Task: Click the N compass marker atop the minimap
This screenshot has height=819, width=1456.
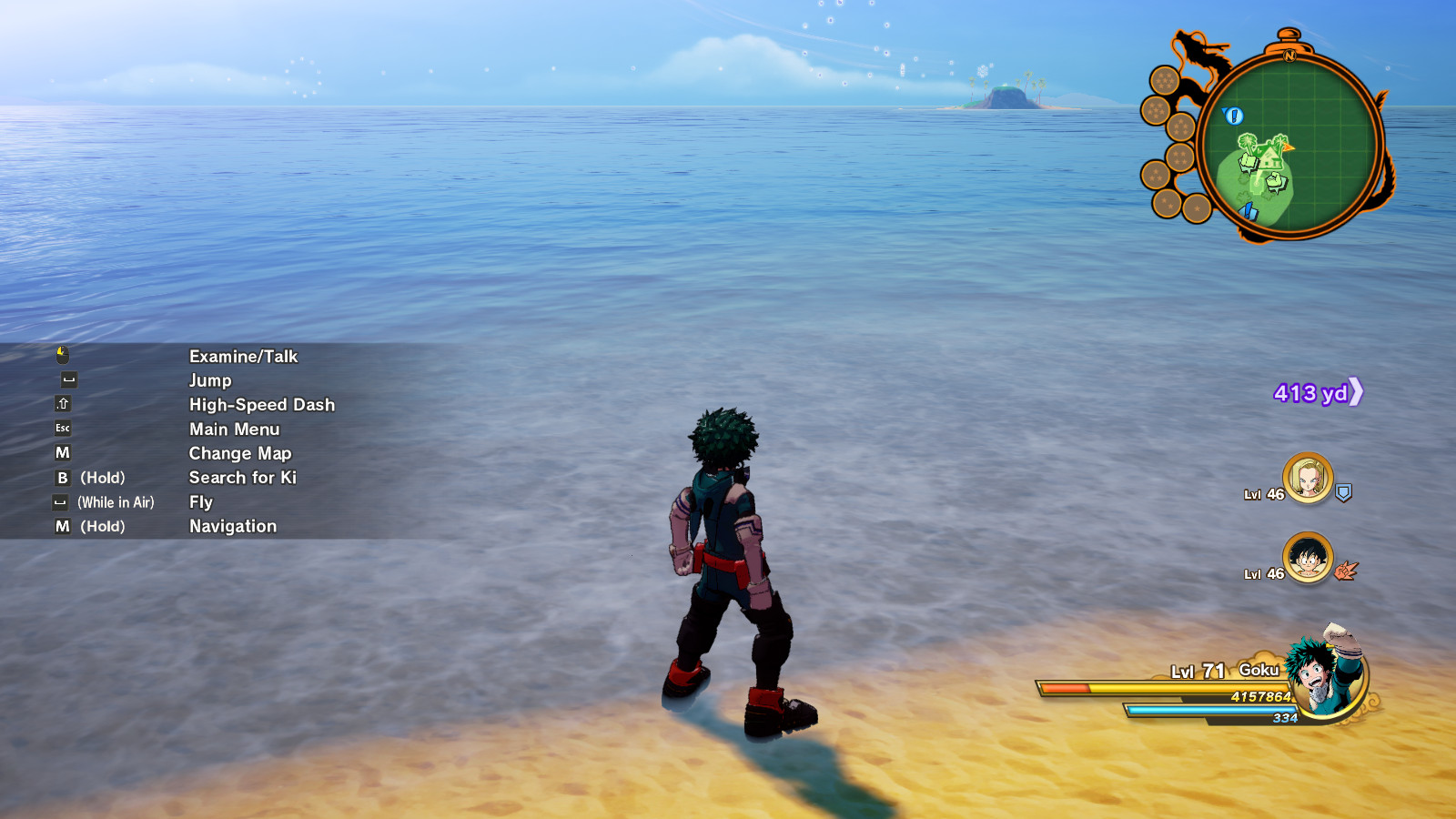Action: coord(1289,56)
